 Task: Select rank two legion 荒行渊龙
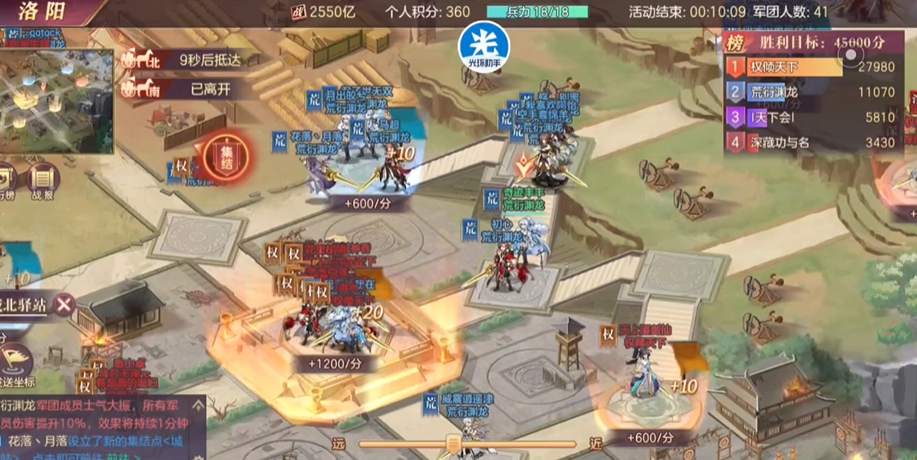[800, 92]
